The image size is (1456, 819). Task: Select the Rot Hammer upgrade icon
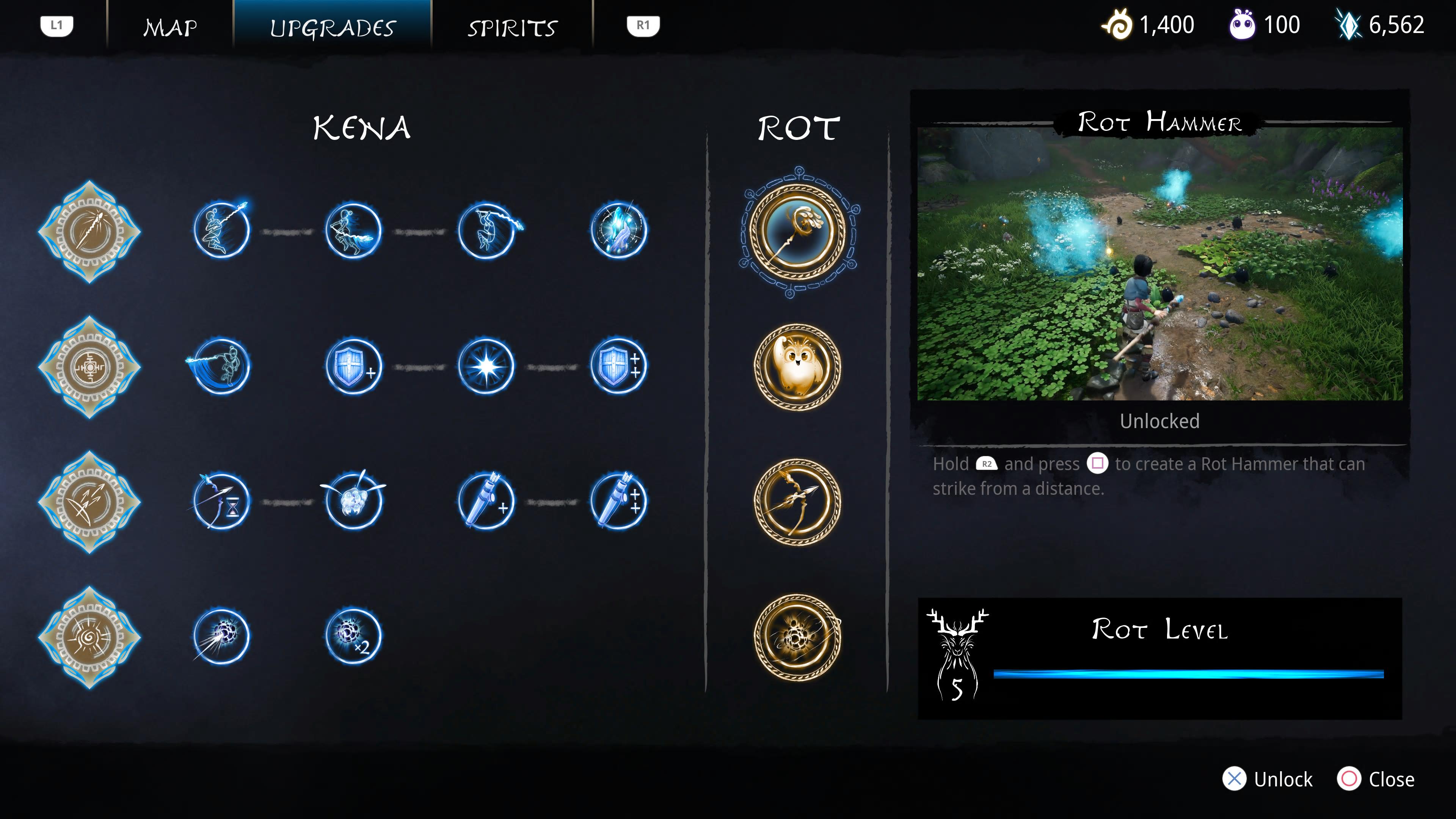click(797, 231)
